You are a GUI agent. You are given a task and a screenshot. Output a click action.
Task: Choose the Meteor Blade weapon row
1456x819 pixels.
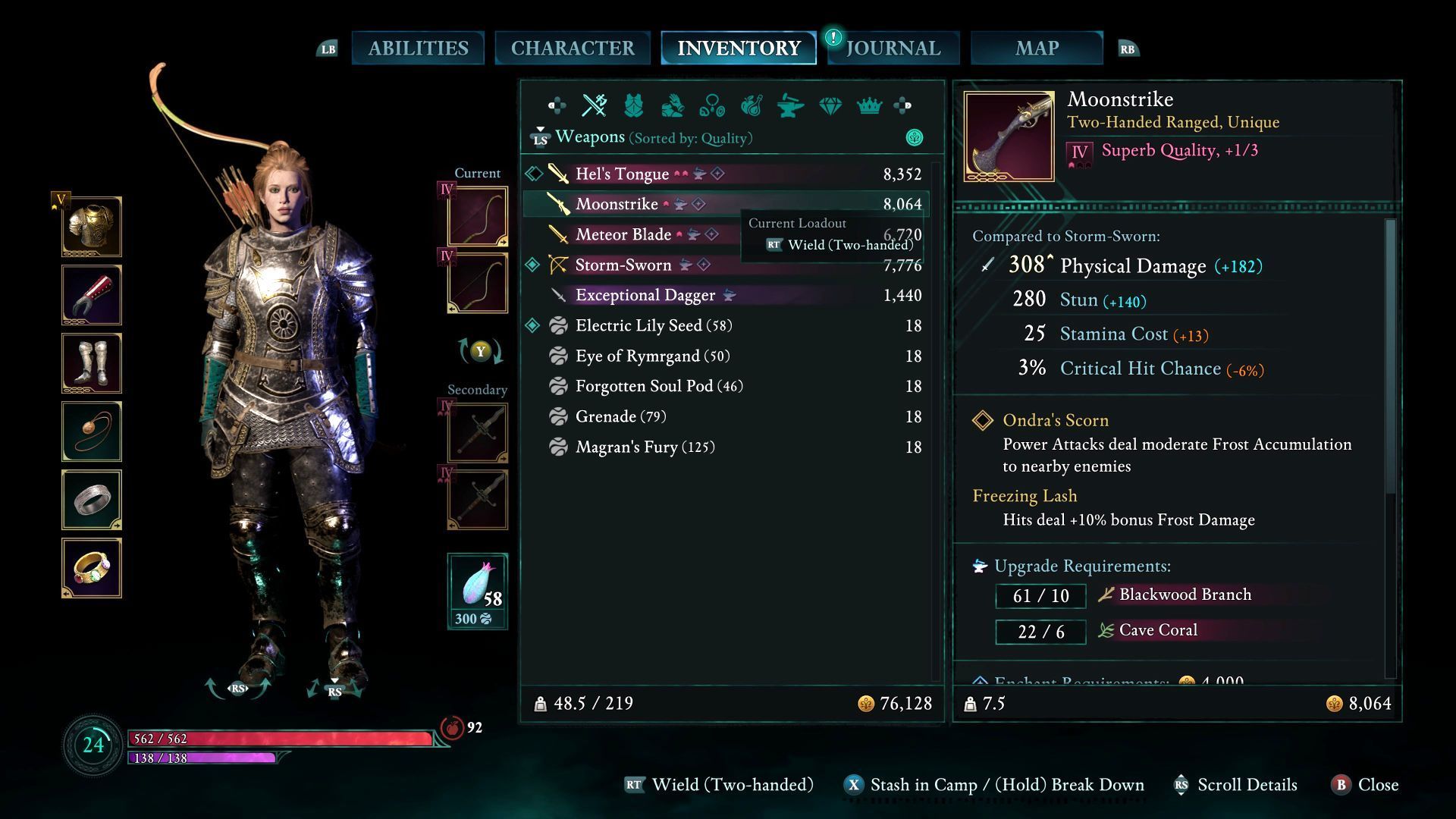pos(623,235)
